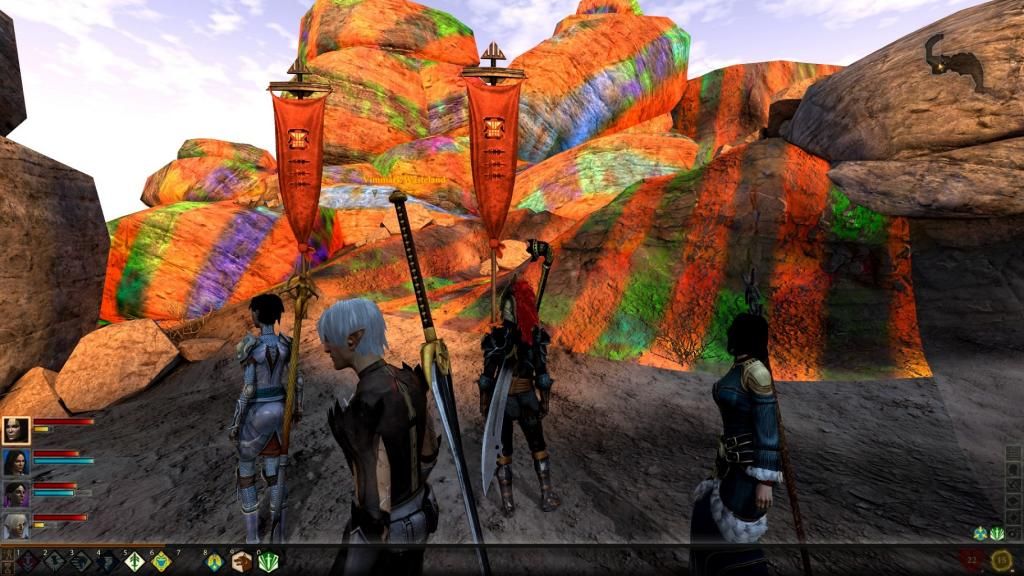Activate the blue-and-yellow diamond ability in slot 8
Image resolution: width=1024 pixels, height=576 pixels.
(x=214, y=561)
